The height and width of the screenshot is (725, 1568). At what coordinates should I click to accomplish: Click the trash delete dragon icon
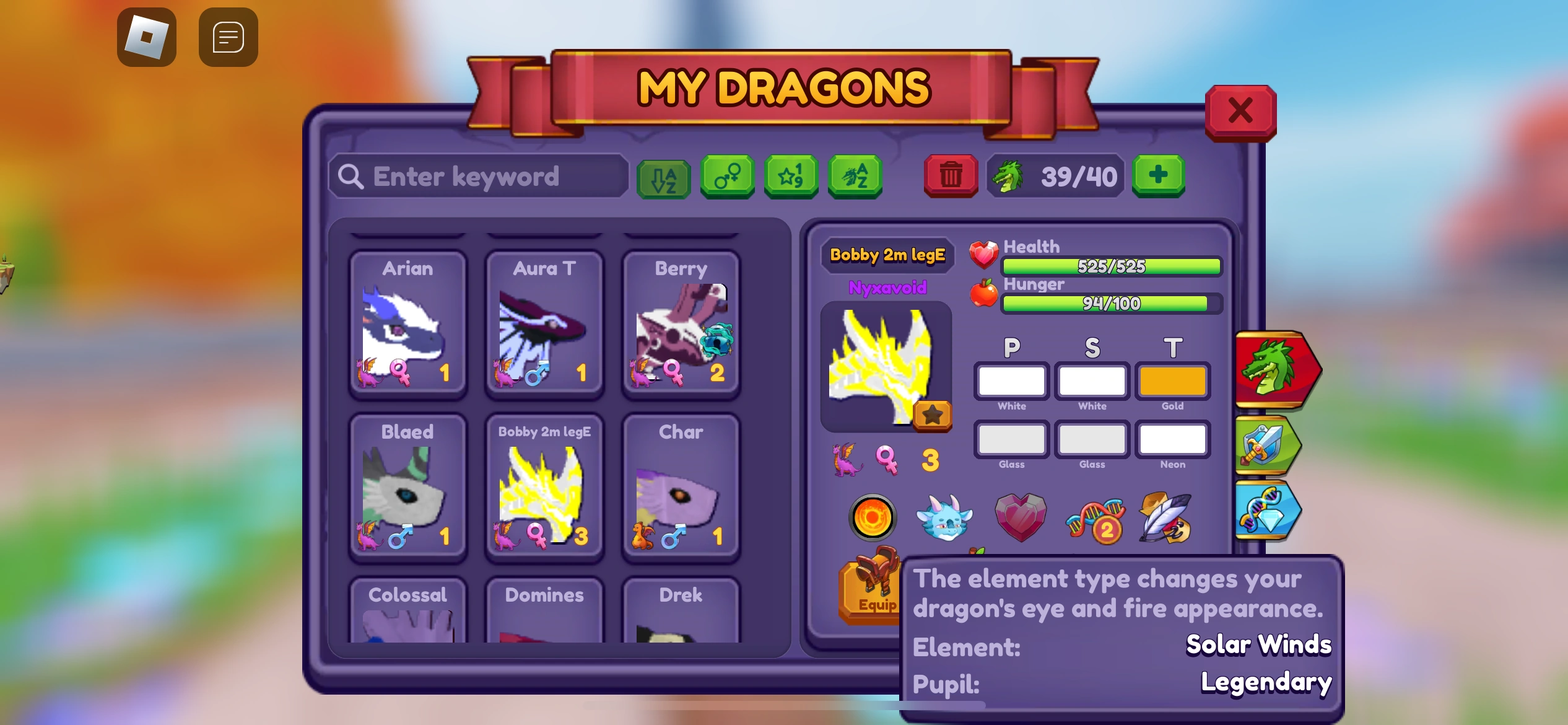point(949,177)
